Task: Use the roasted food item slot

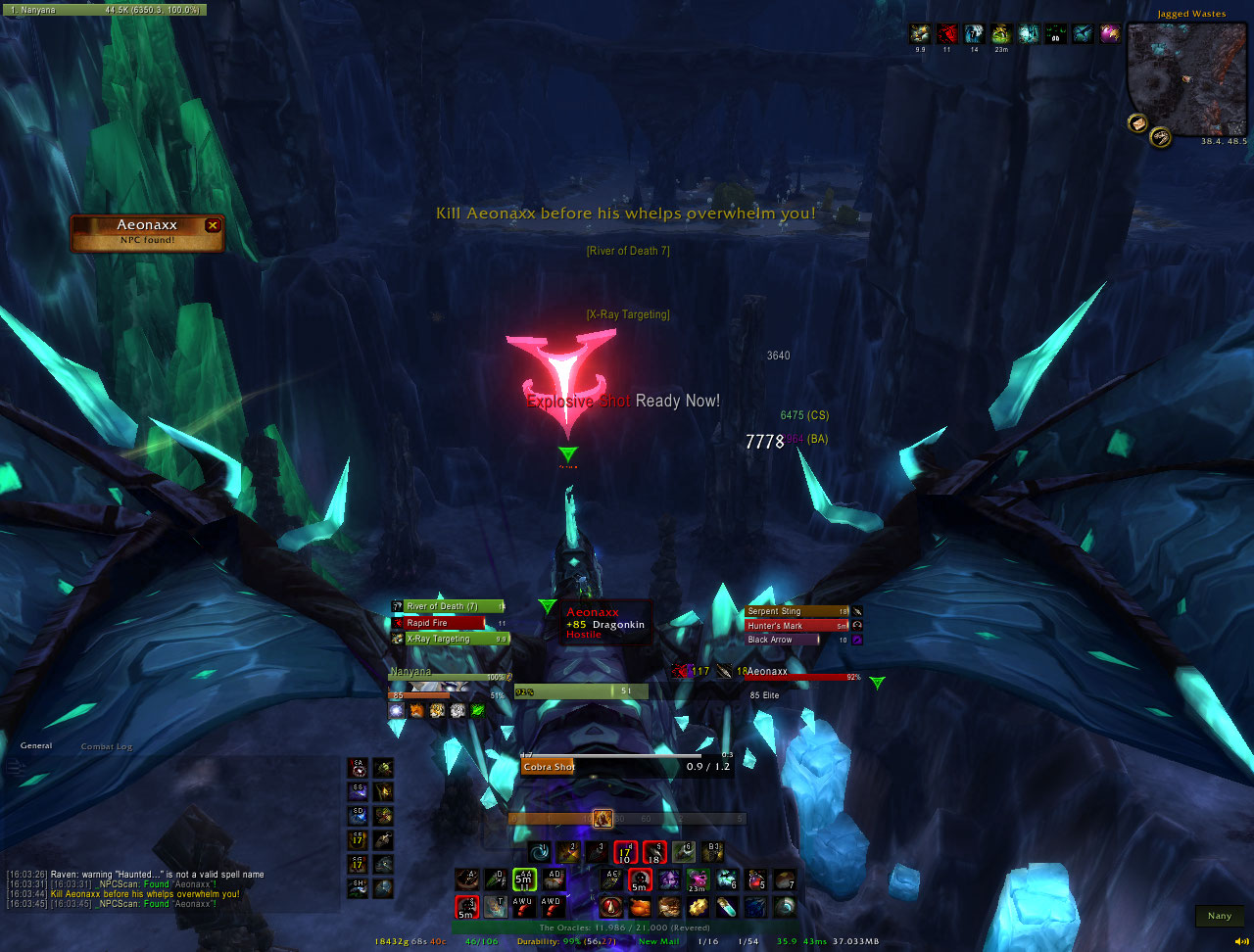Action: [x=640, y=907]
